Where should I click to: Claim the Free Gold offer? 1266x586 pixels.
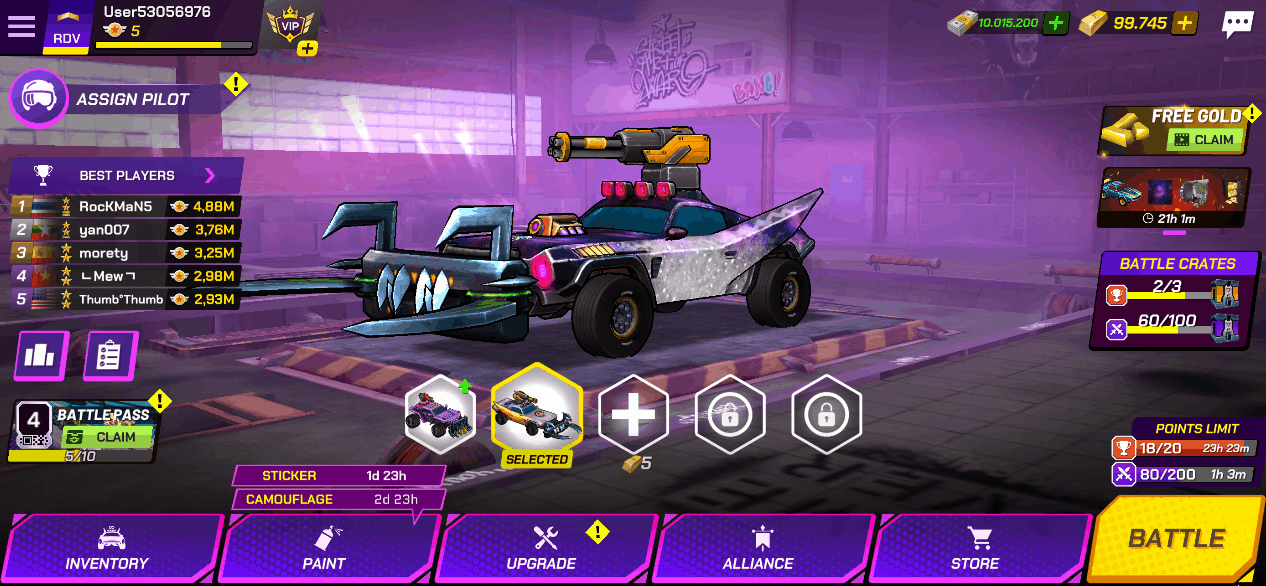[x=1204, y=140]
